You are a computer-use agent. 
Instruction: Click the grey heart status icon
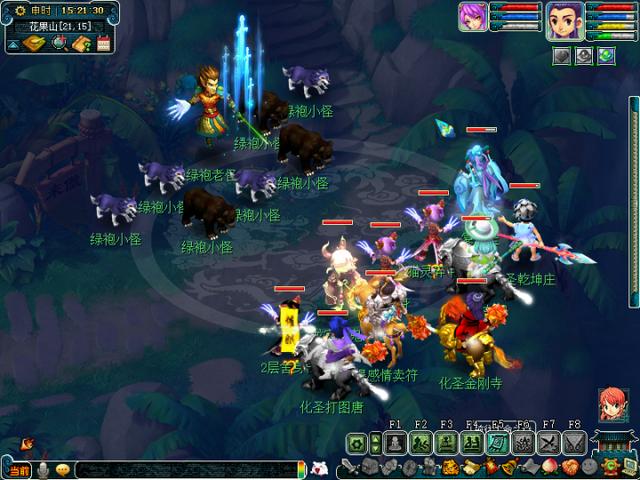pyautogui.click(x=562, y=56)
